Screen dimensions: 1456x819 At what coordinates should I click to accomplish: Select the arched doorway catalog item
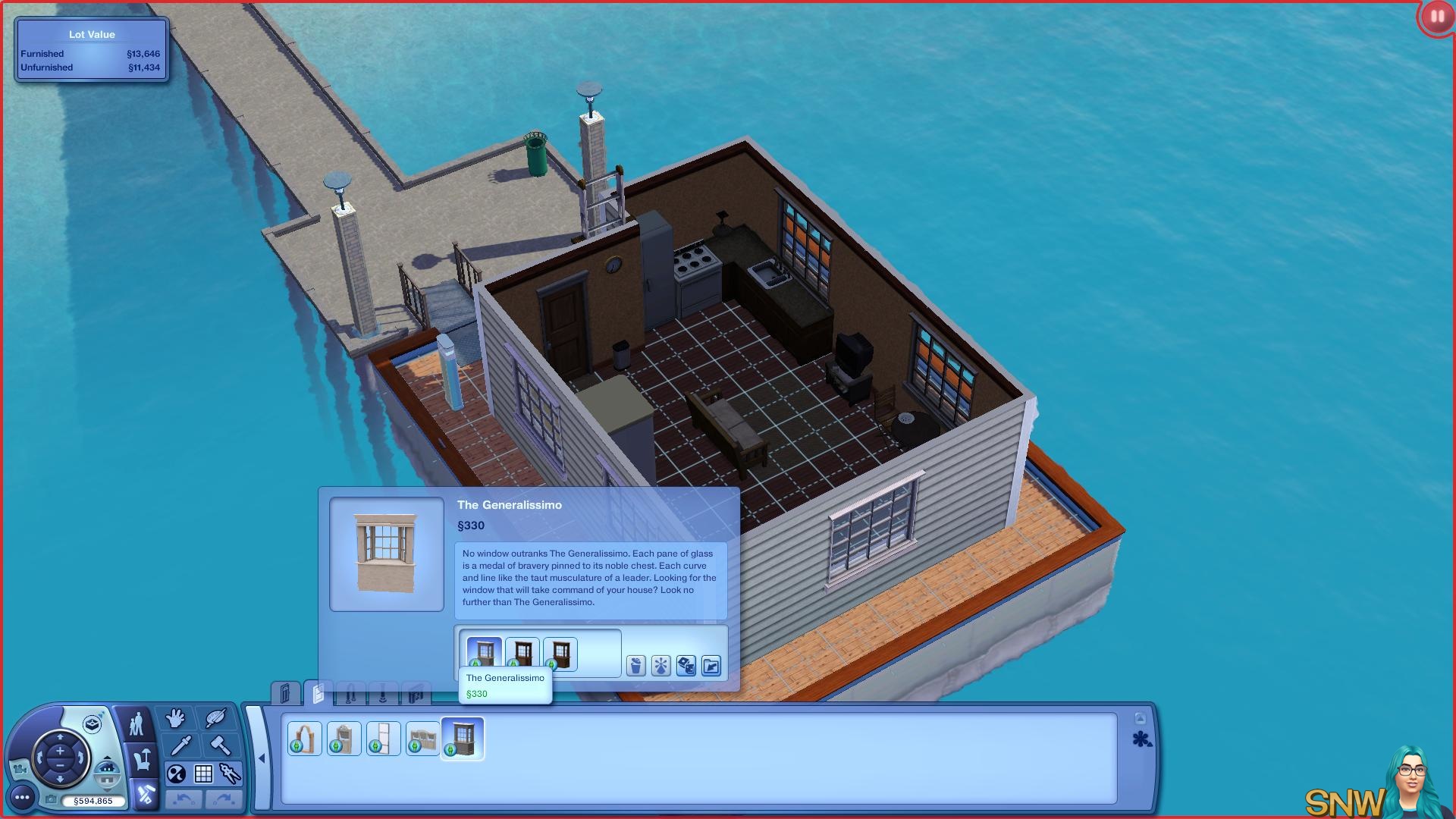tap(305, 739)
